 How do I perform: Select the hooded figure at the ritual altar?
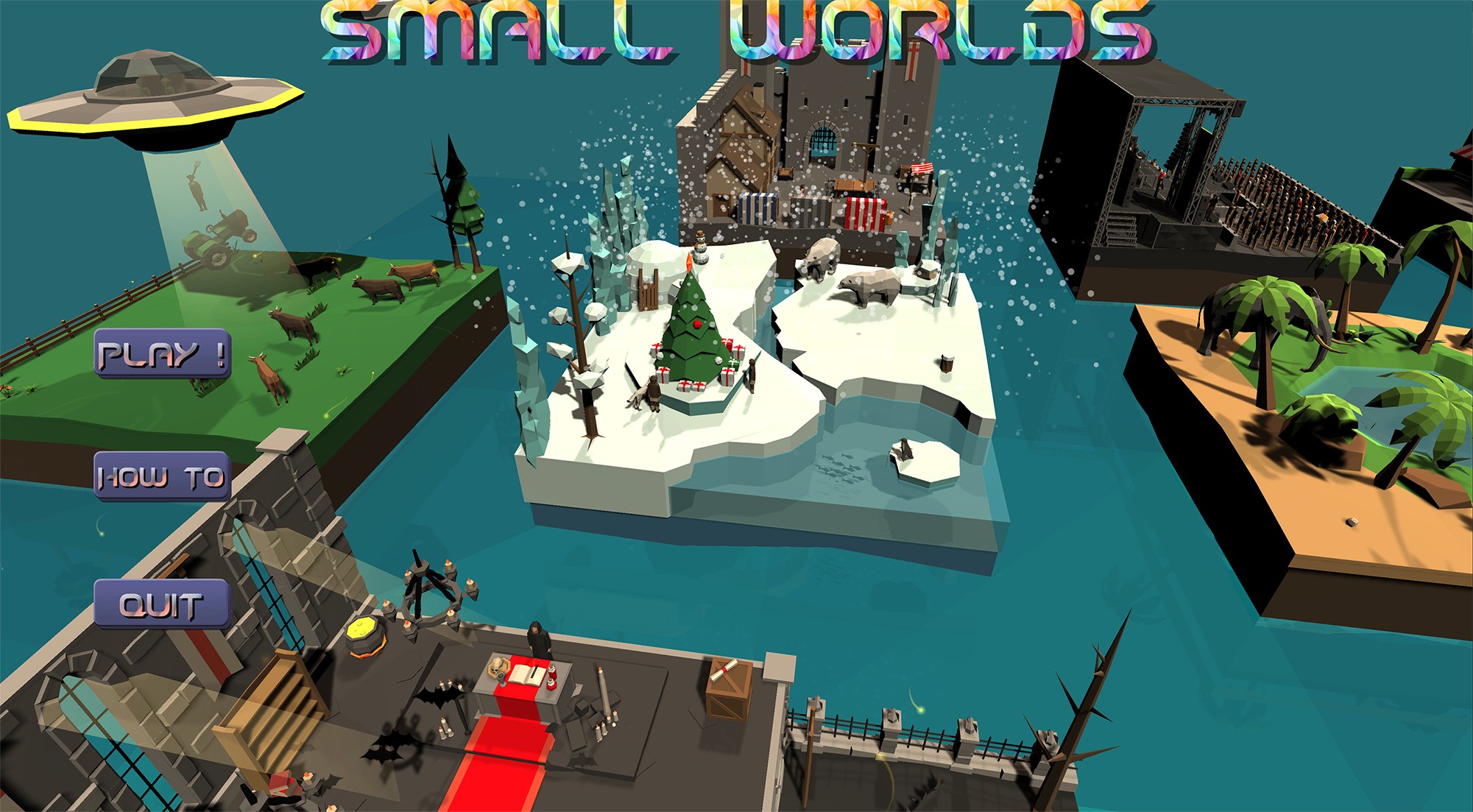click(537, 640)
